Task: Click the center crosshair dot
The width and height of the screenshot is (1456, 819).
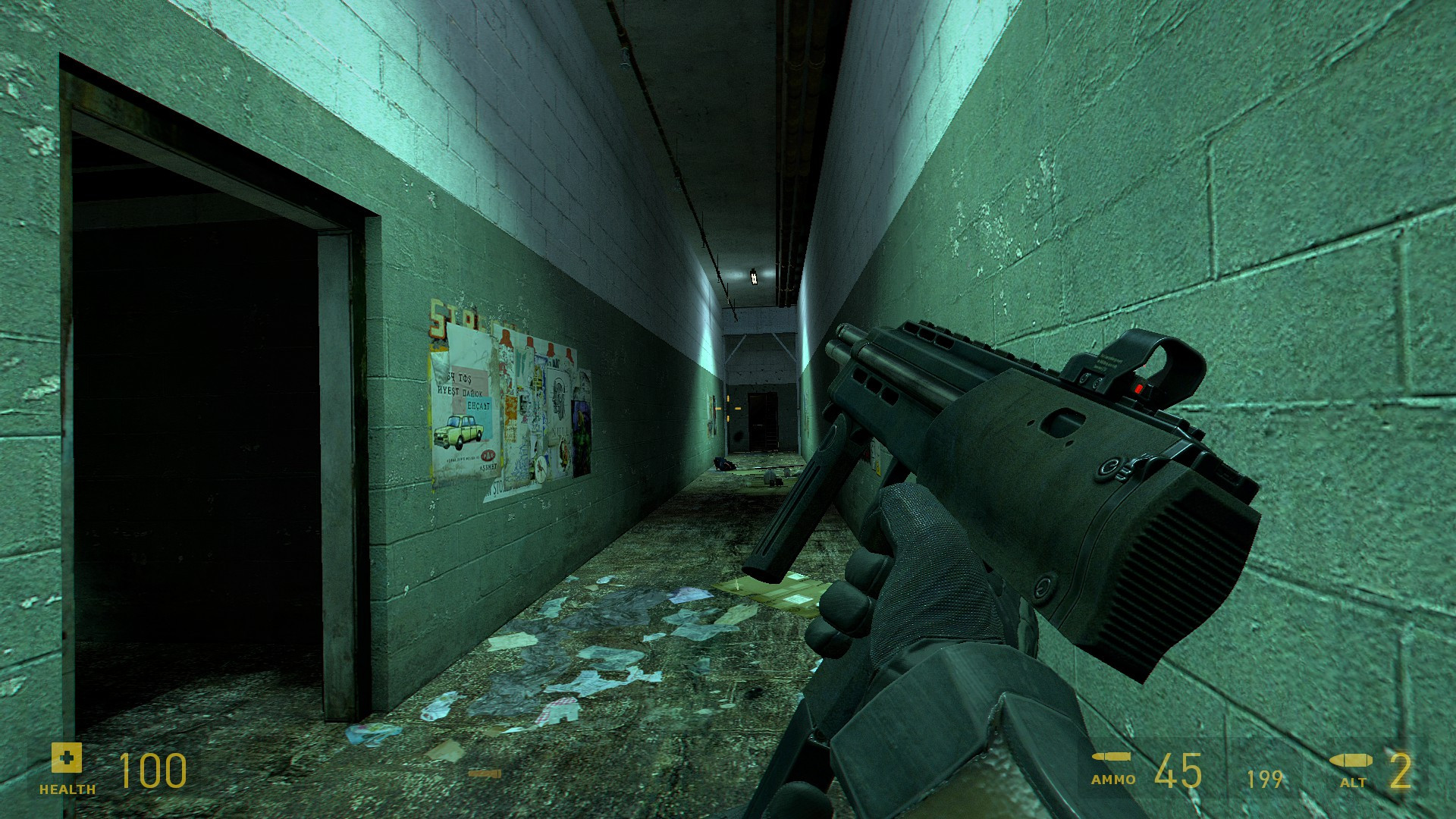Action: click(728, 409)
